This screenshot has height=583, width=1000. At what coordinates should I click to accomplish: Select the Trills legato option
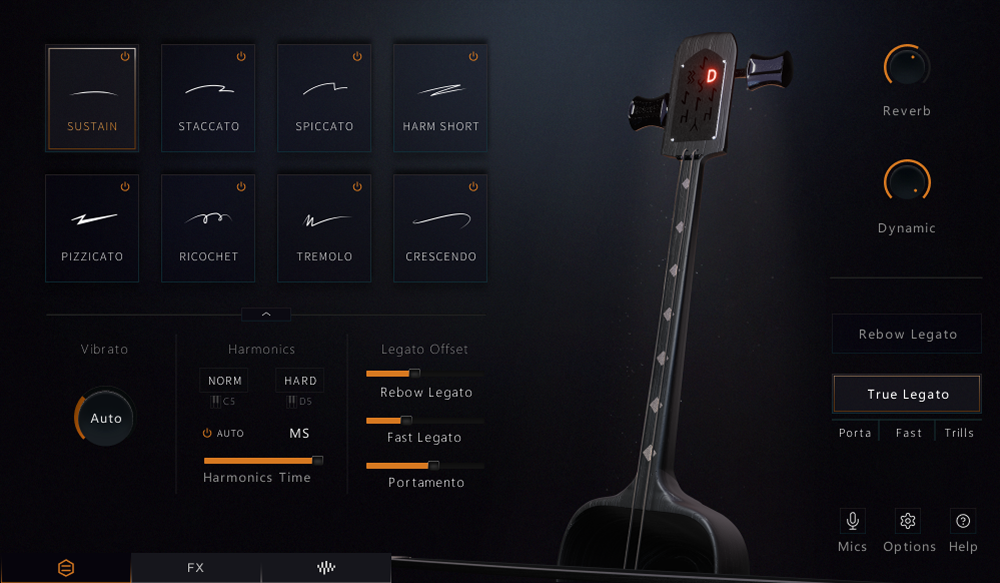click(x=959, y=433)
